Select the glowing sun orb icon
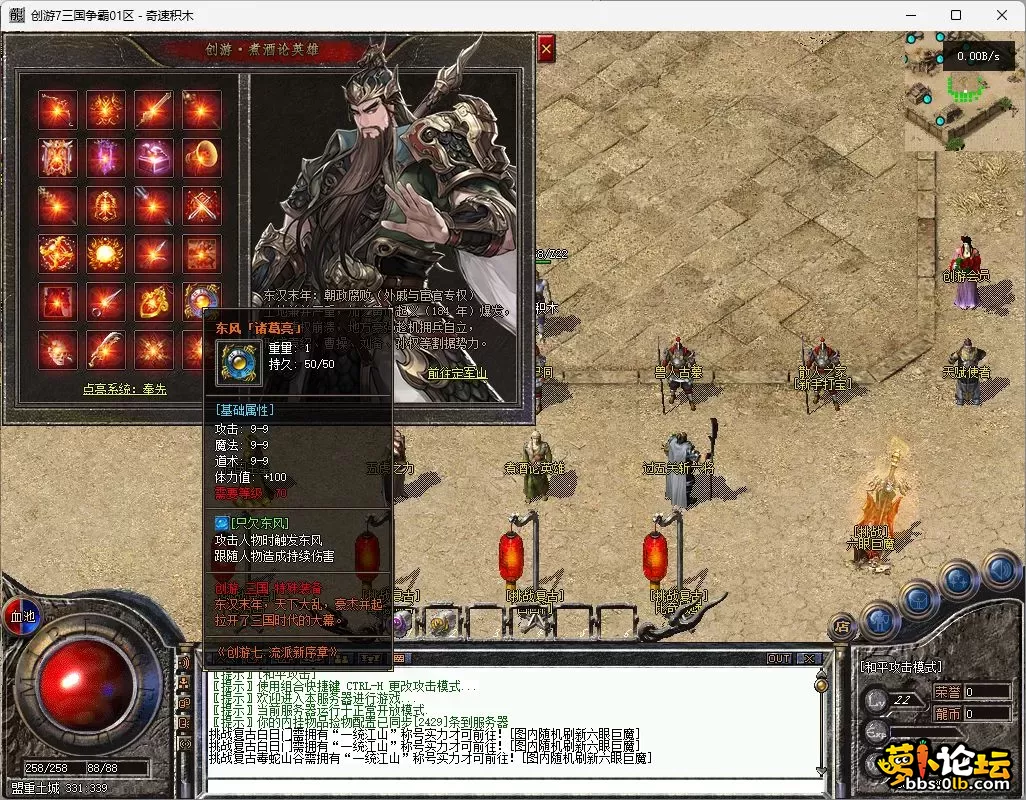The width and height of the screenshot is (1026, 800). pos(106,253)
